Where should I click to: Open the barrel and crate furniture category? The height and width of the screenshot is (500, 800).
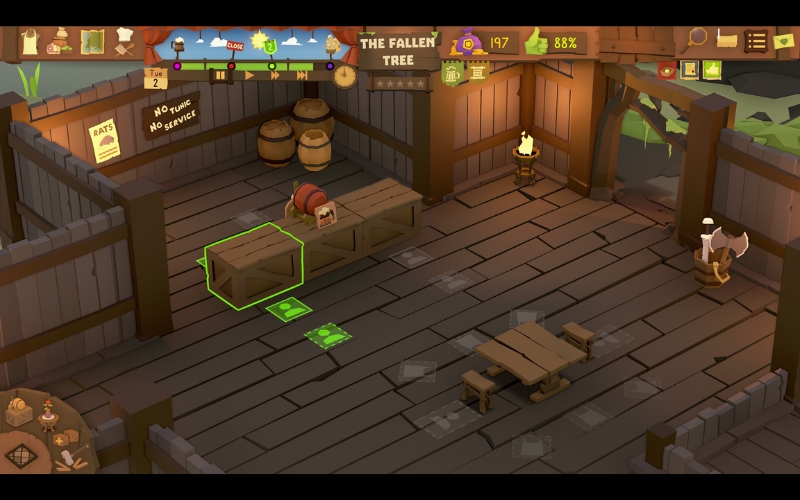click(19, 412)
